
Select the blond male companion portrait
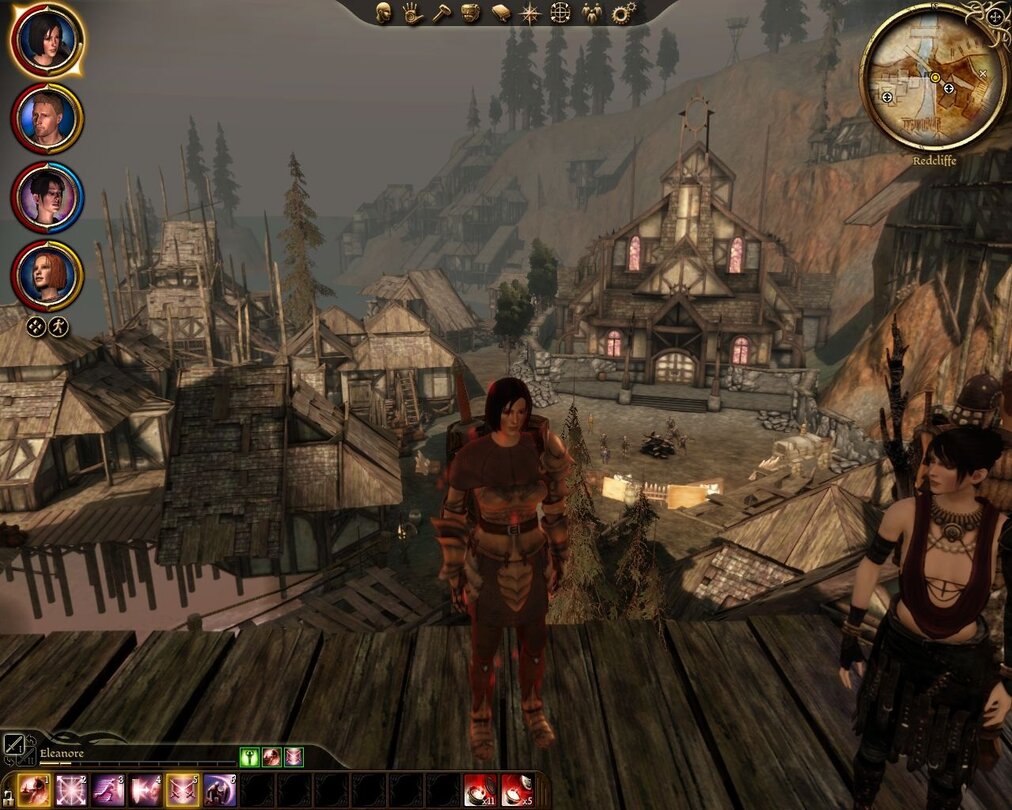pos(47,118)
